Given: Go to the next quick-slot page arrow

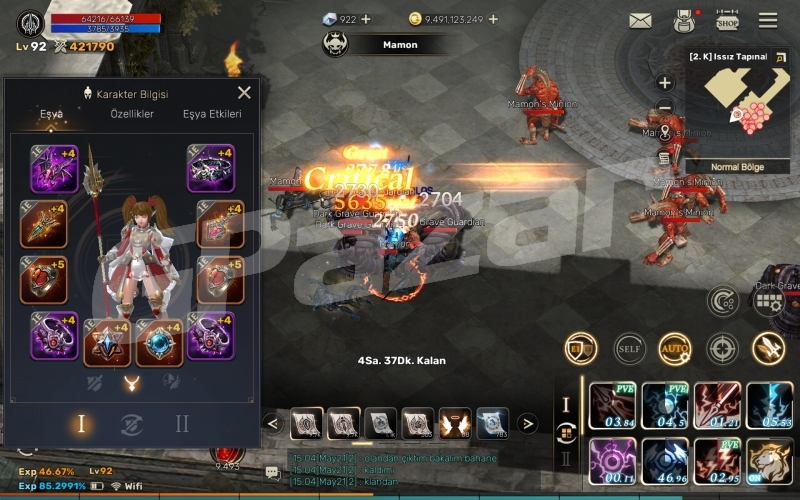Looking at the screenshot, I should pos(529,423).
